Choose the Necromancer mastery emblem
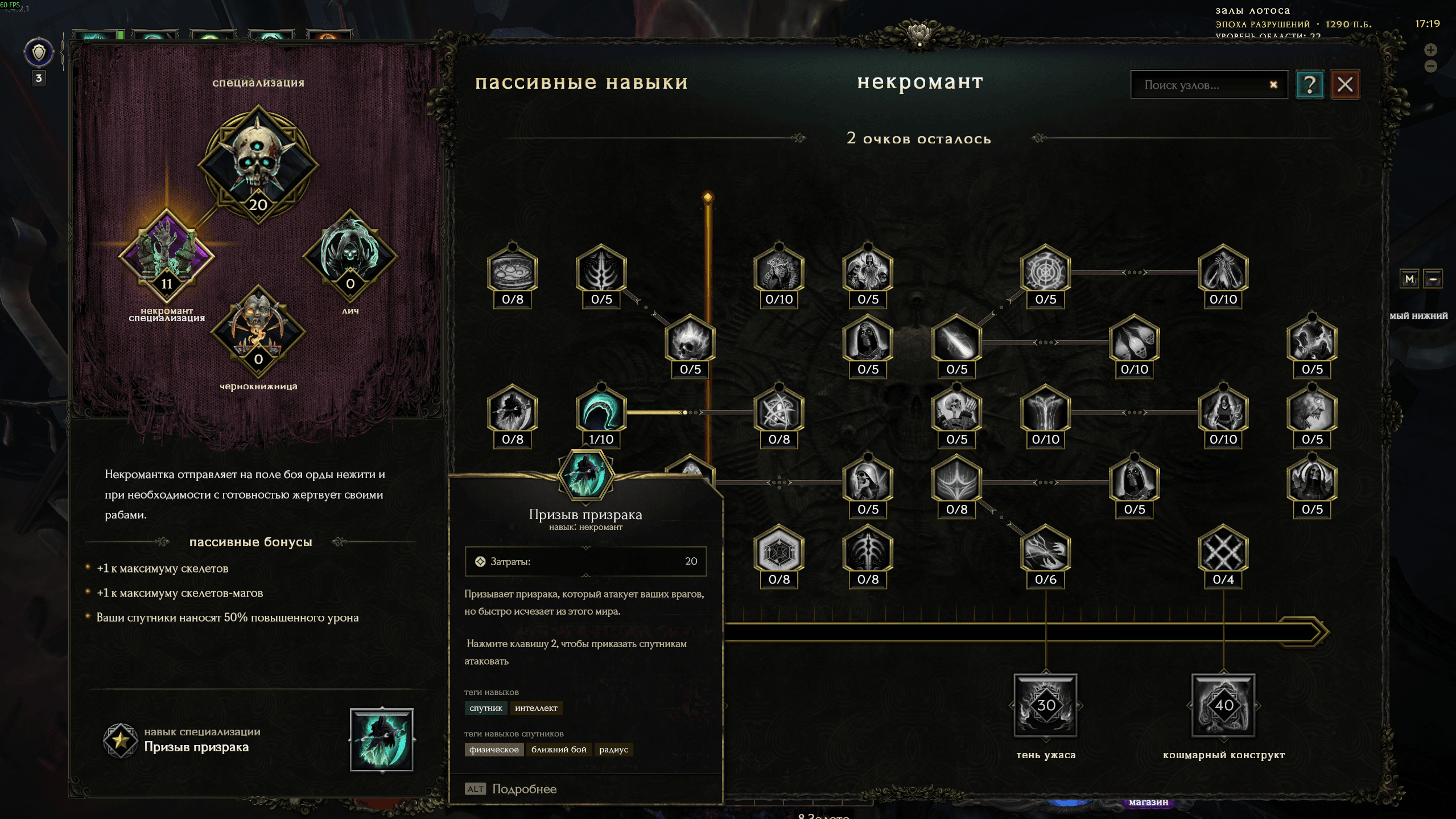 click(x=166, y=256)
